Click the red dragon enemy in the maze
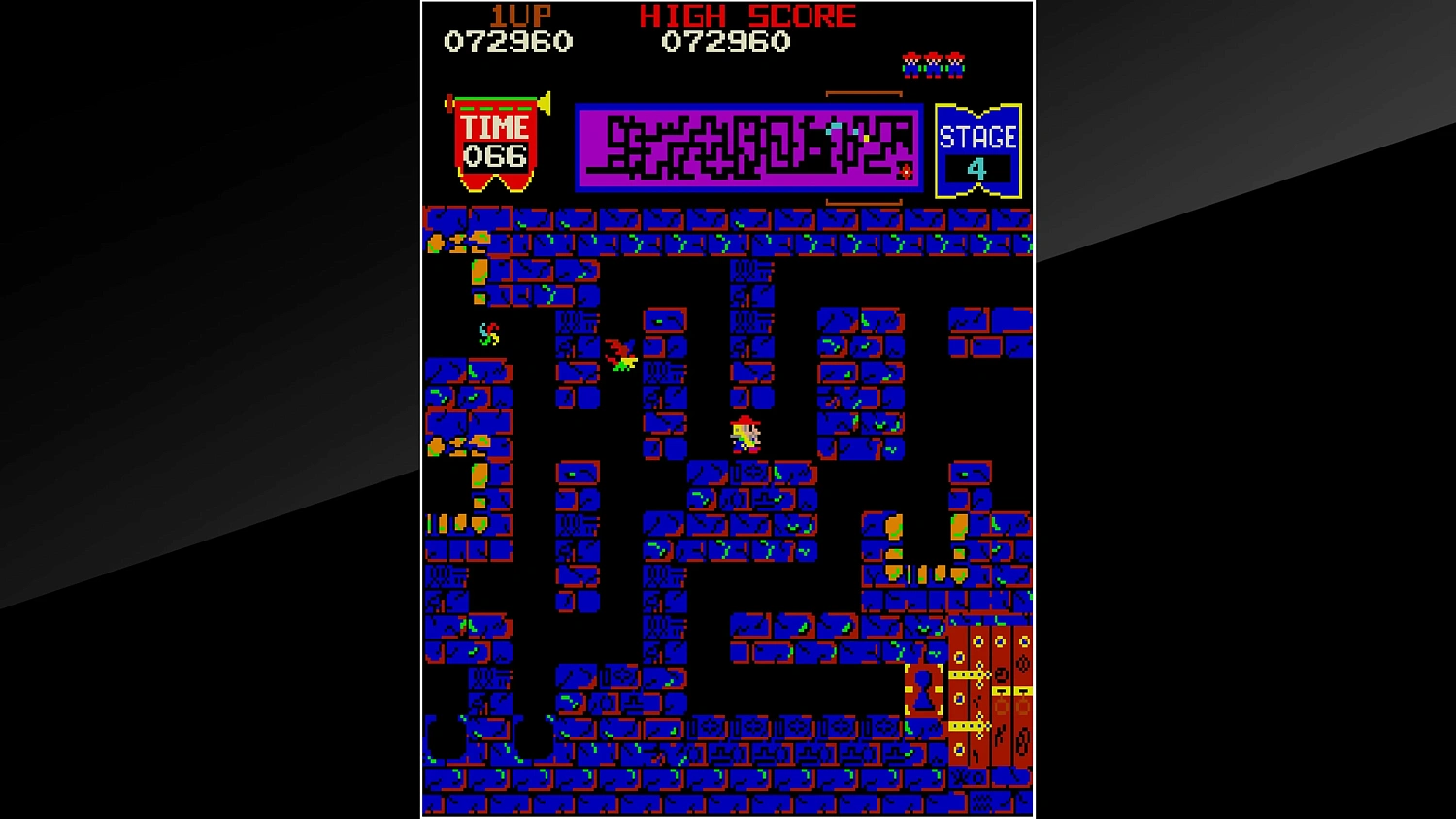The height and width of the screenshot is (819, 1456). point(619,354)
